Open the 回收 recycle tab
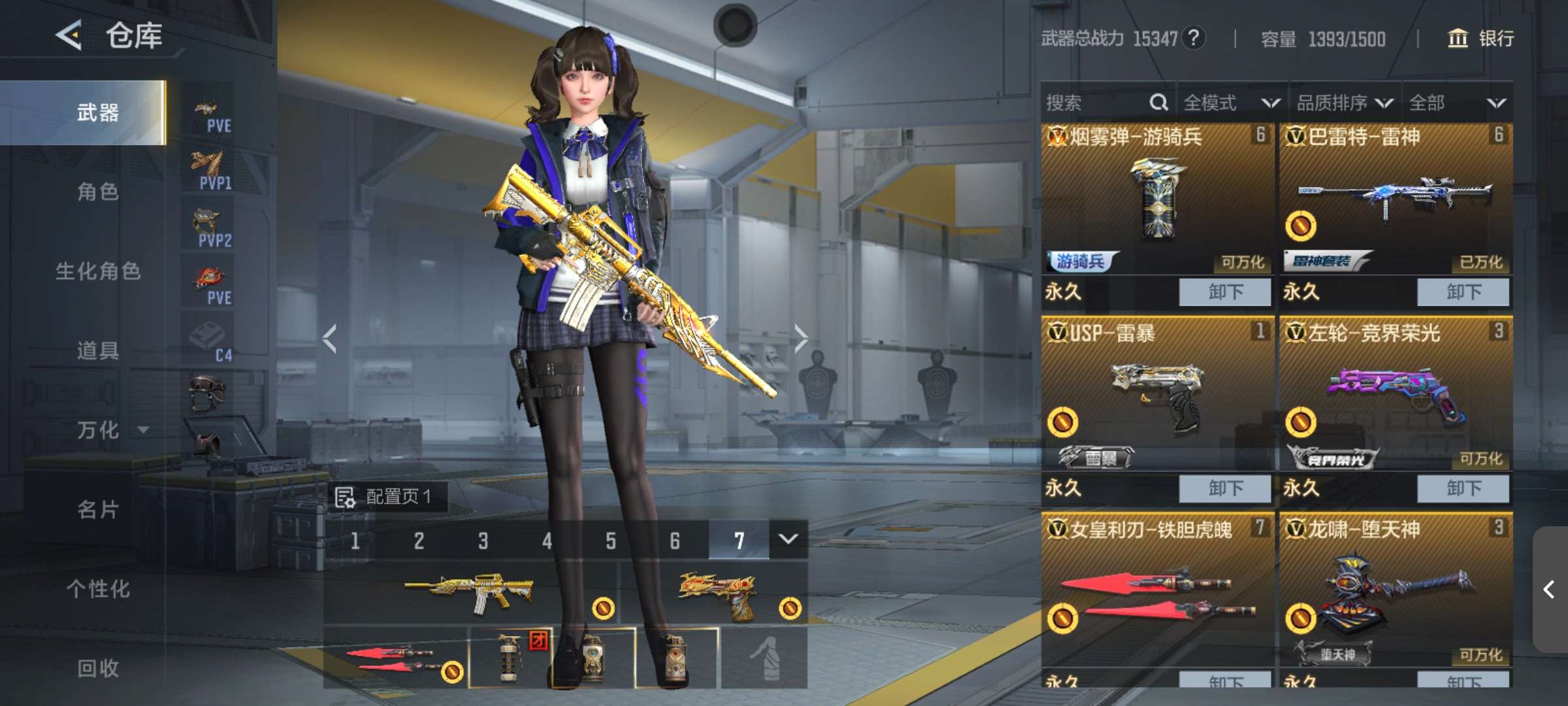Image resolution: width=1568 pixels, height=706 pixels. [x=98, y=668]
